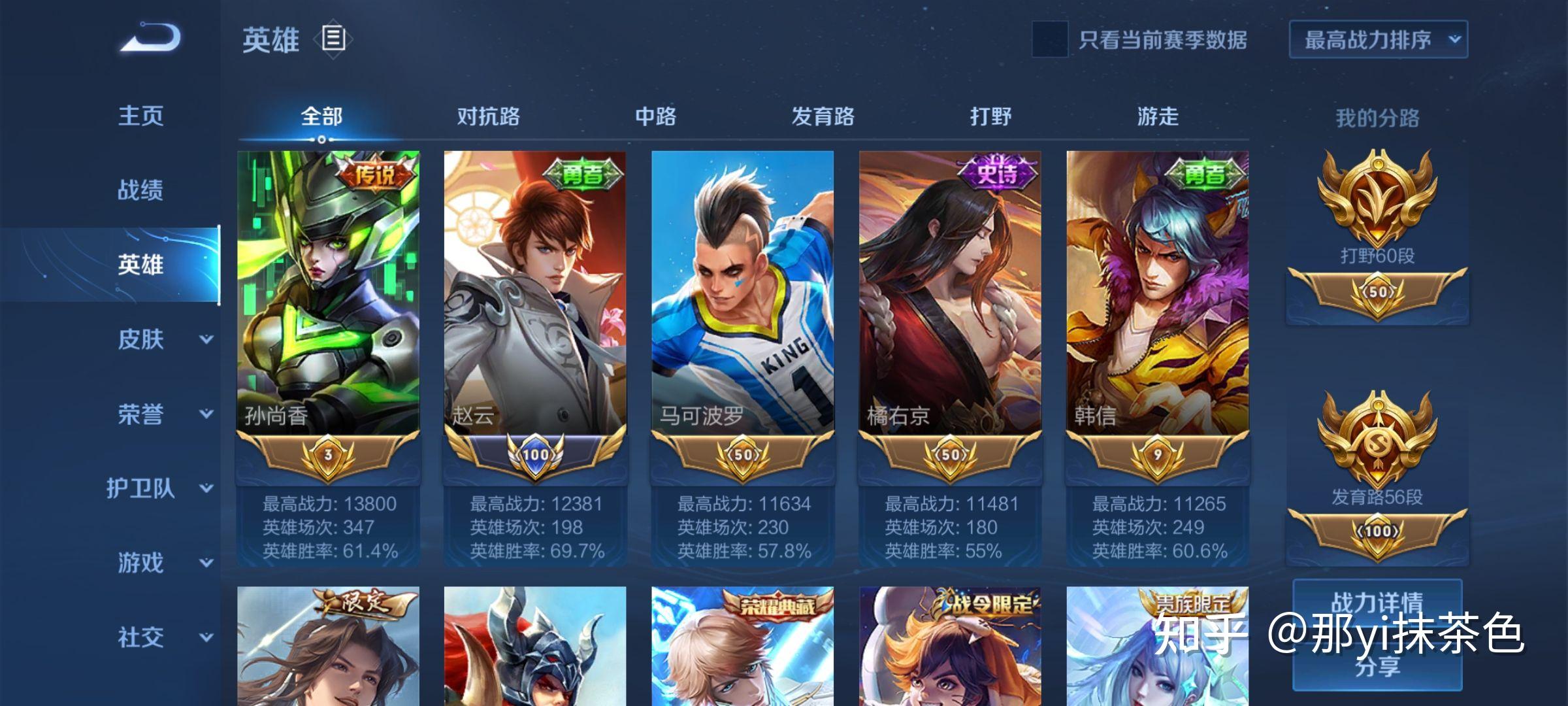
Task: Open the hero list view icon next to 英雄
Action: click(331, 39)
